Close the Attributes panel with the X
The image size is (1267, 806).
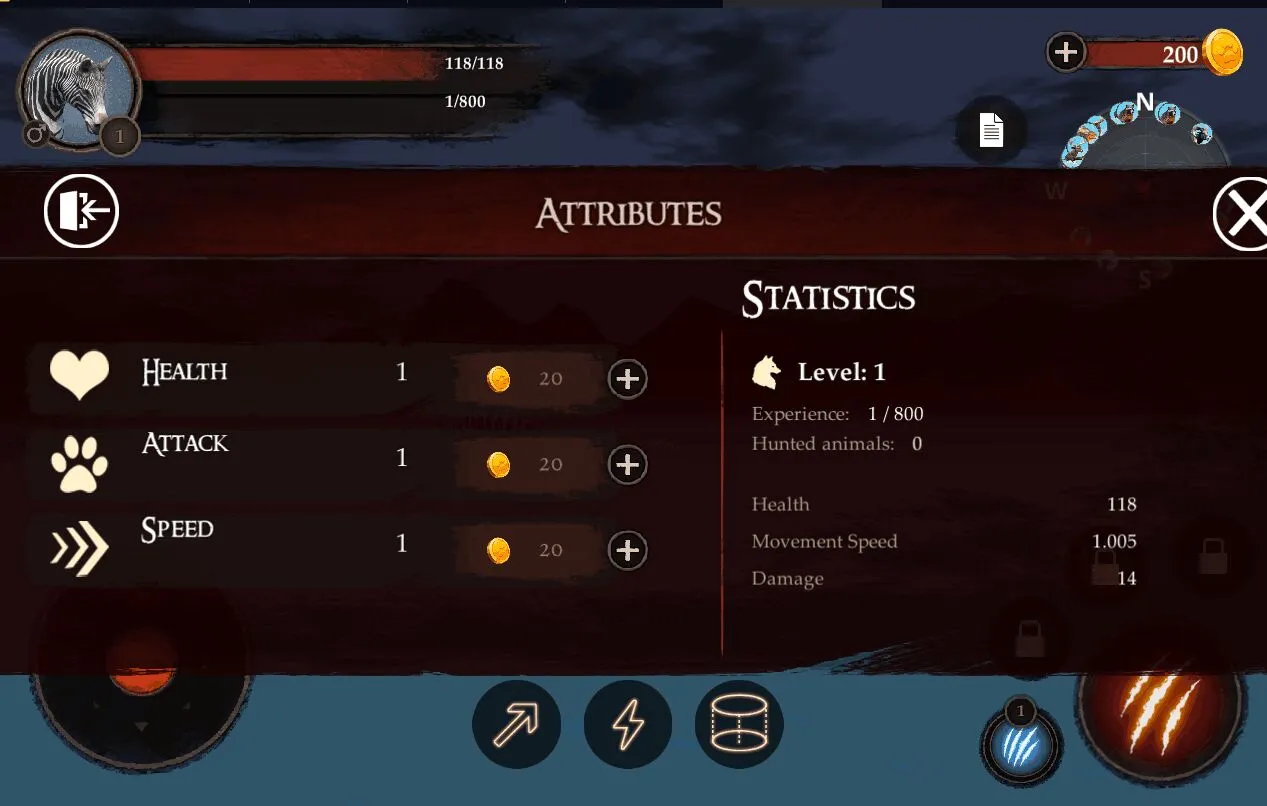1243,214
